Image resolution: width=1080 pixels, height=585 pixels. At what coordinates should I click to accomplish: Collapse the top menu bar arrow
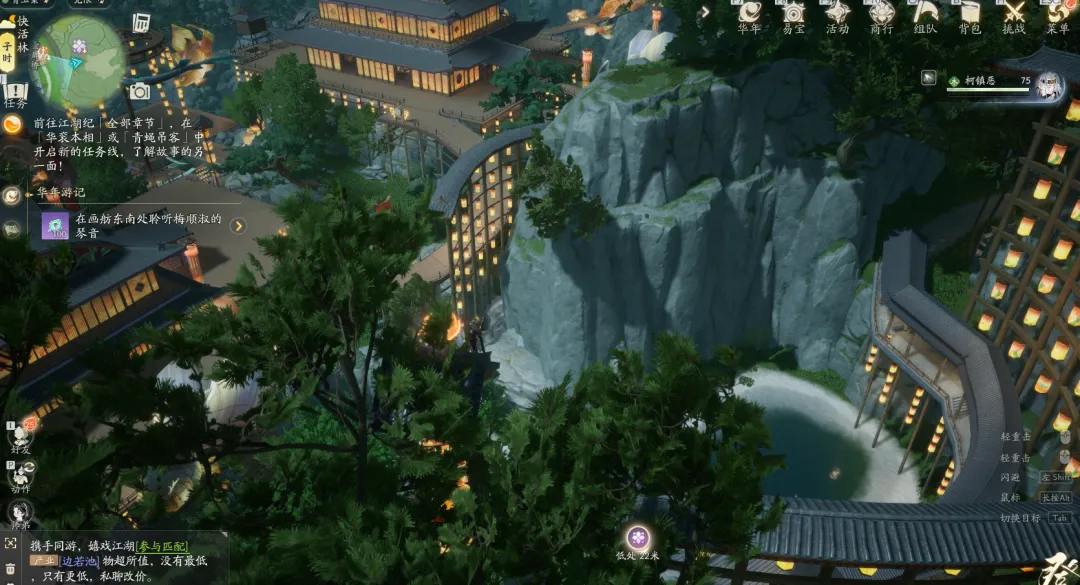(x=705, y=12)
